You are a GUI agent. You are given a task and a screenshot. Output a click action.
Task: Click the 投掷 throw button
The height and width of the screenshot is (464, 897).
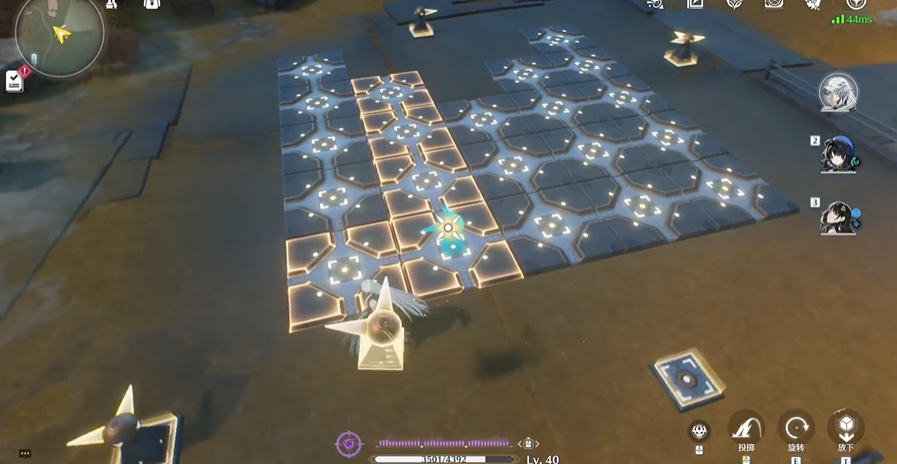(x=746, y=428)
